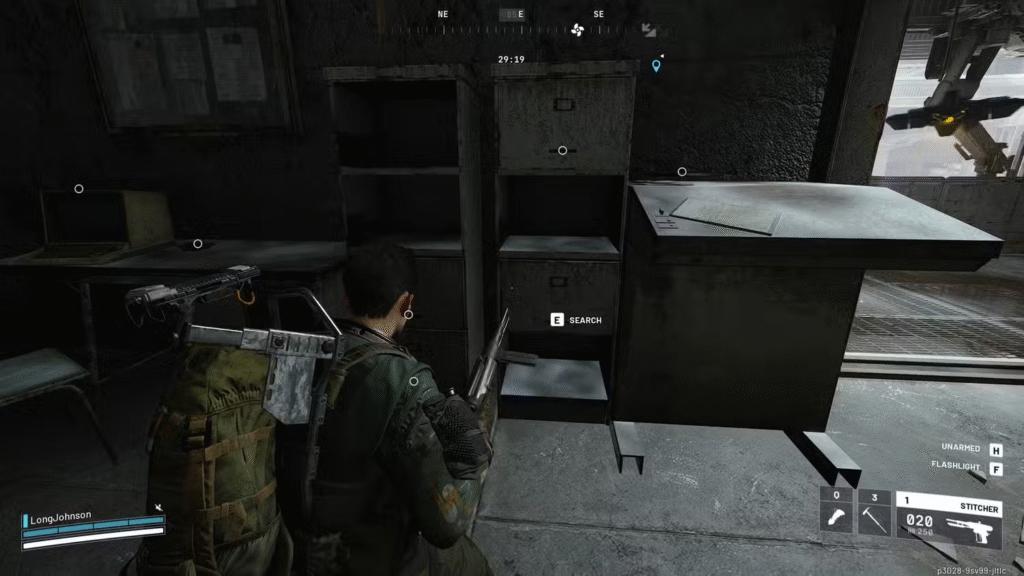Click the fan marker on the compass

(577, 30)
